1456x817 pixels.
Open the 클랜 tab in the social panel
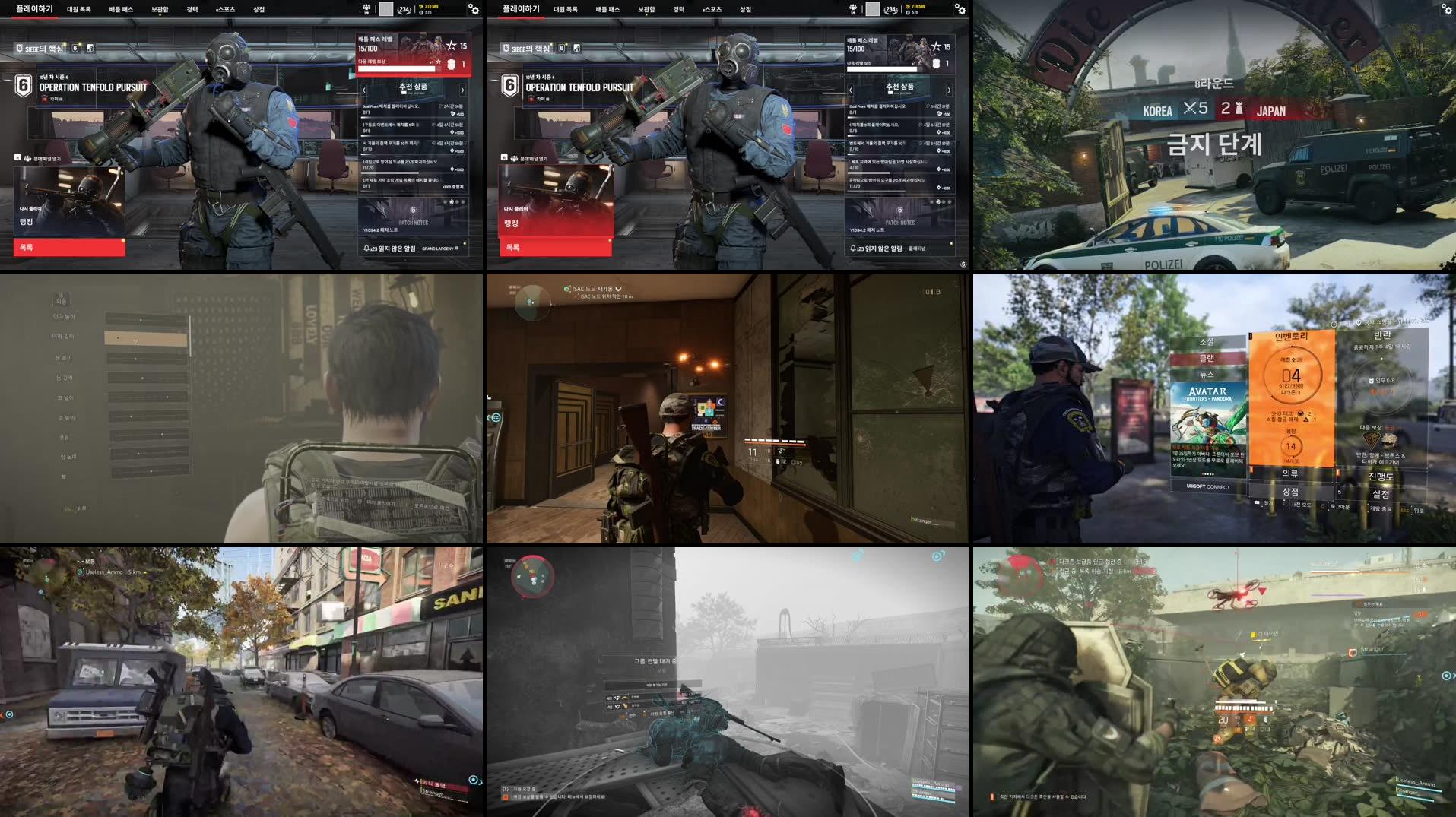(x=1207, y=359)
